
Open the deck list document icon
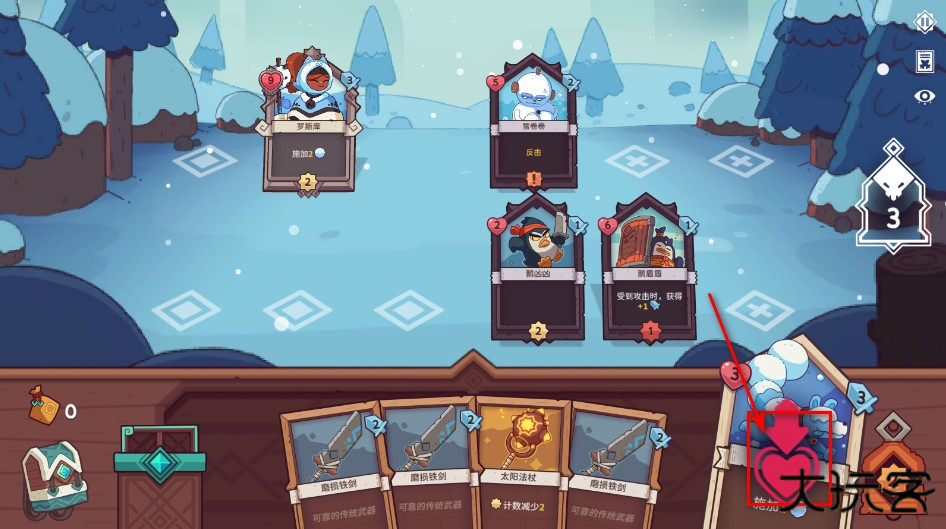tap(925, 61)
